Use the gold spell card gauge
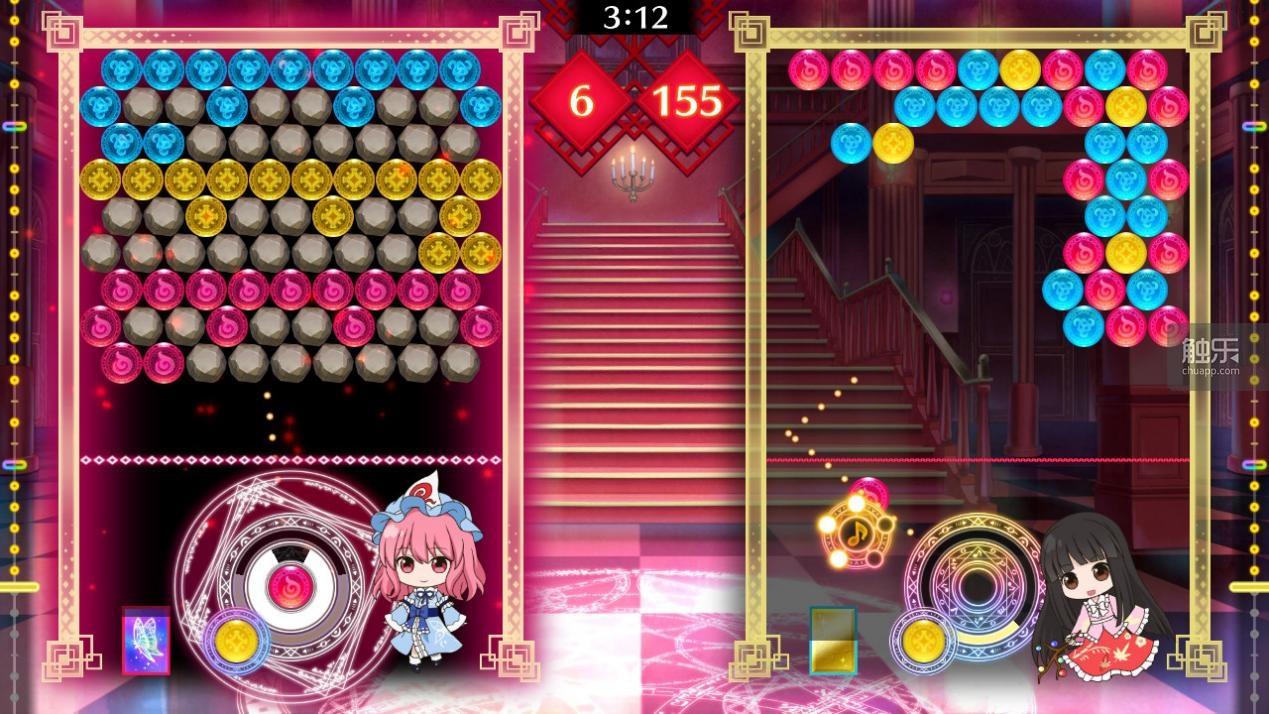 coord(833,639)
